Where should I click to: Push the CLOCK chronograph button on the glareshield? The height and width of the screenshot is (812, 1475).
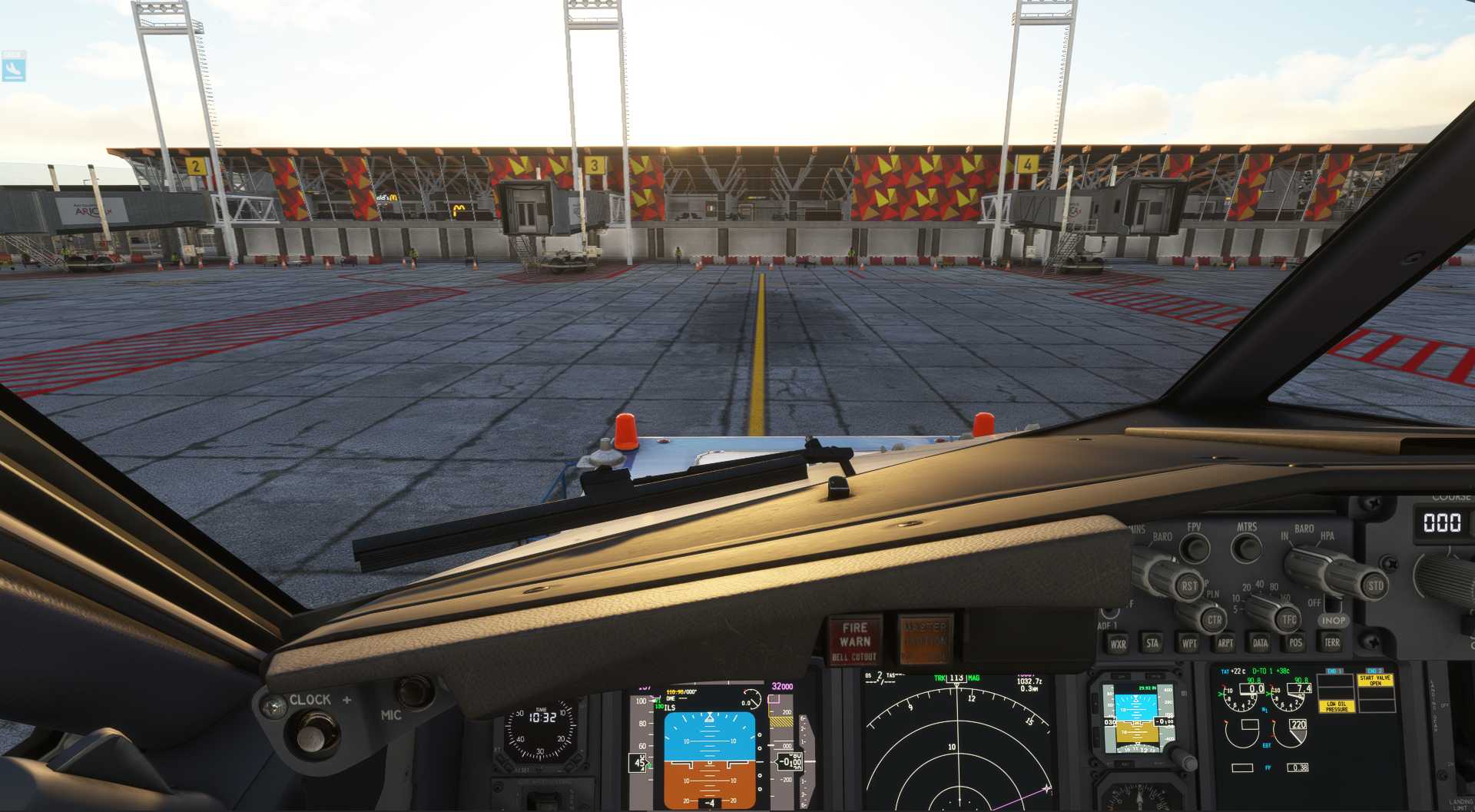click(310, 736)
